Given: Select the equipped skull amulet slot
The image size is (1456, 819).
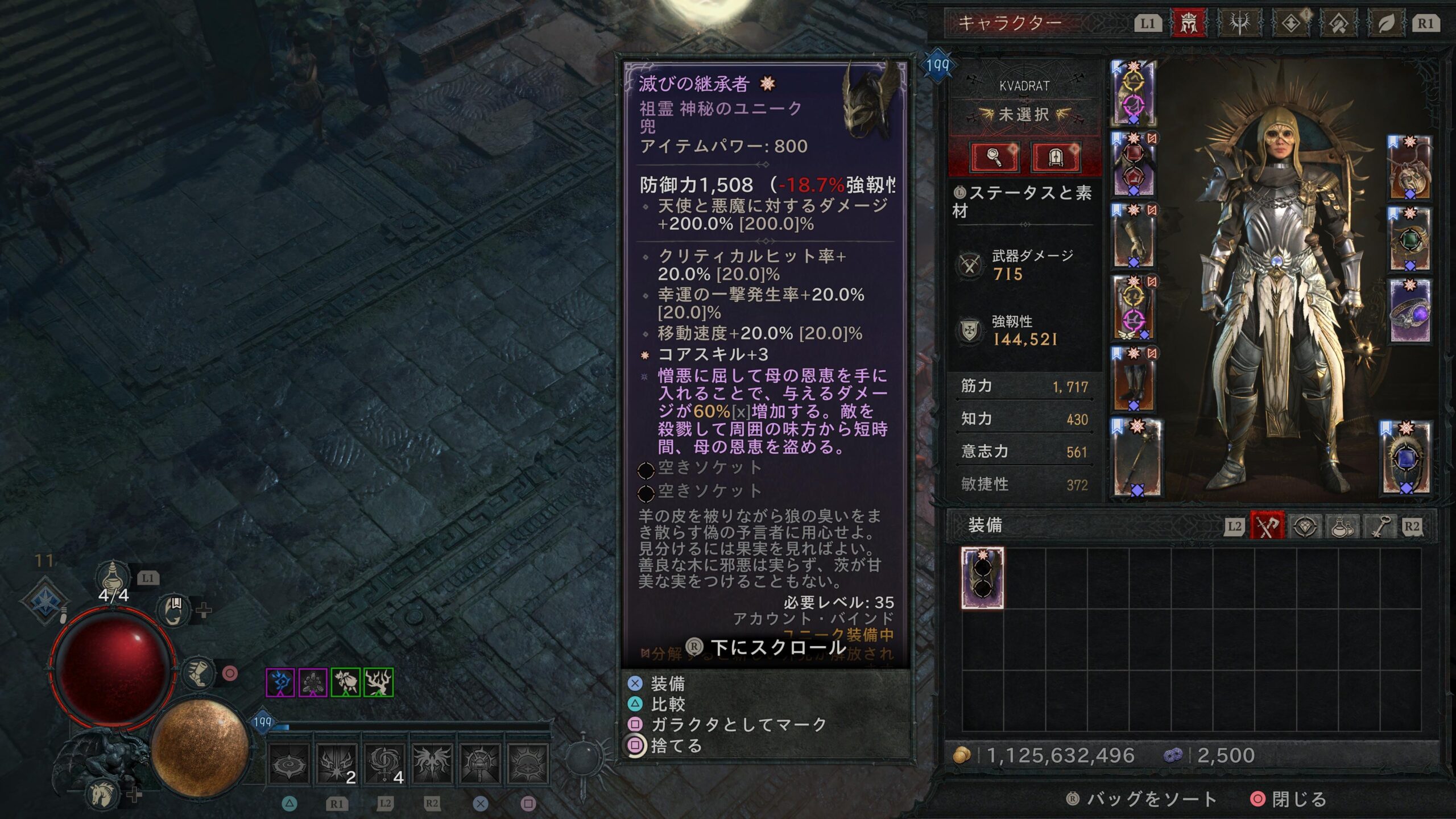Looking at the screenshot, I should (x=1409, y=169).
